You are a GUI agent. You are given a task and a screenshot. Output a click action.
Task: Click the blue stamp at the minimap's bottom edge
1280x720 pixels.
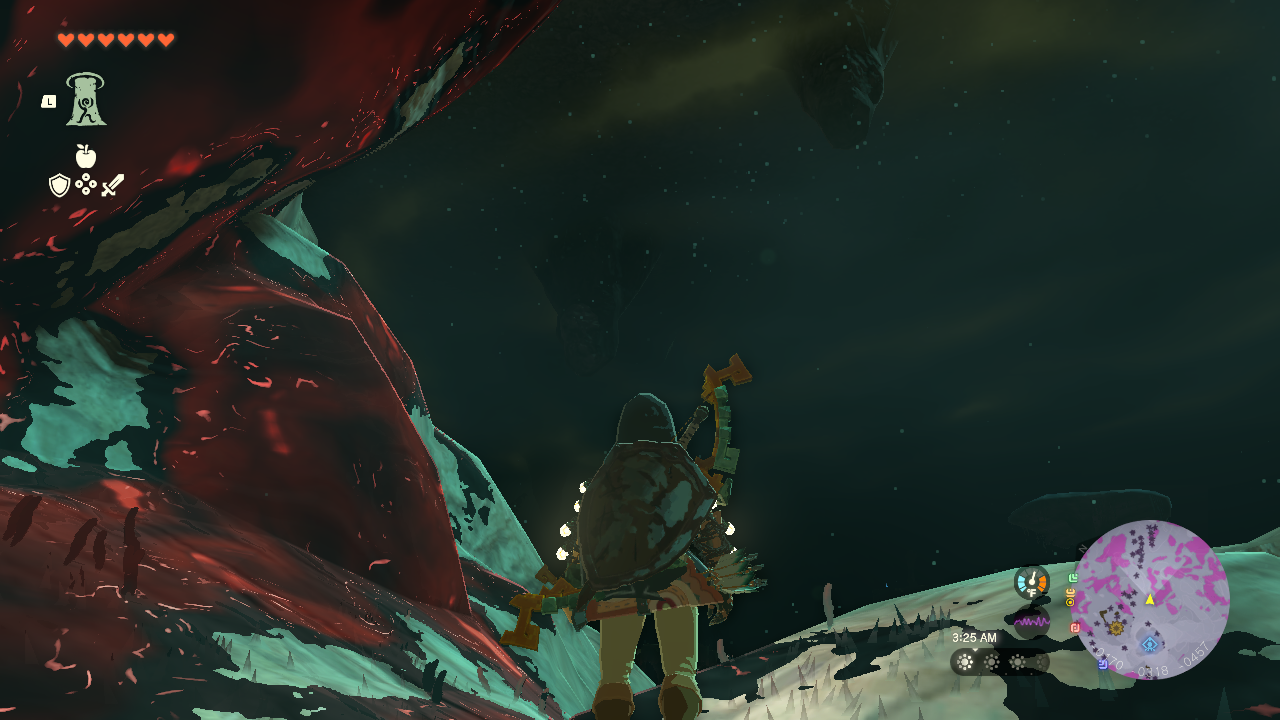(x=1102, y=663)
